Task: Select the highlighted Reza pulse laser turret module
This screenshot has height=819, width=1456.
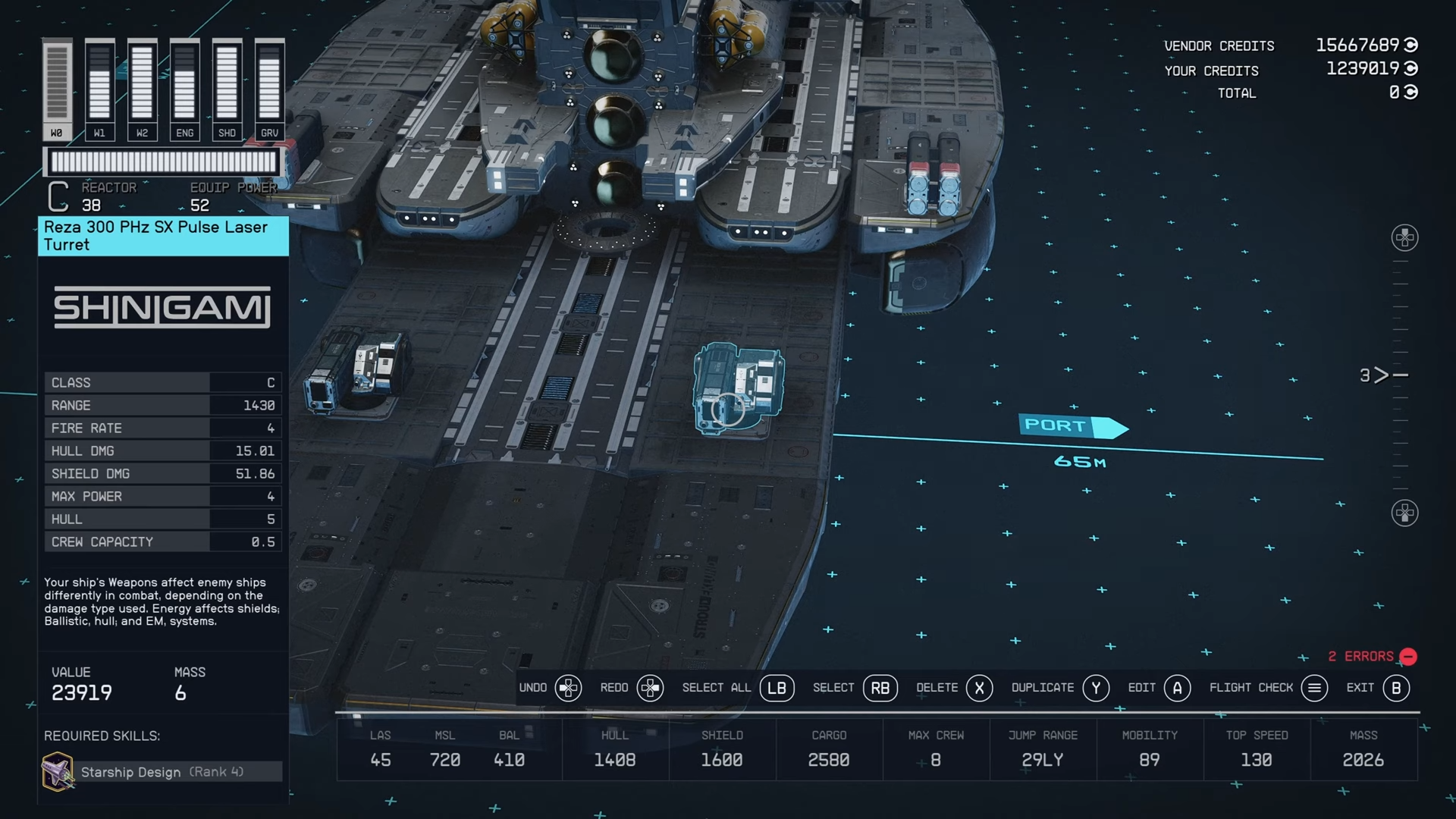Action: [738, 389]
